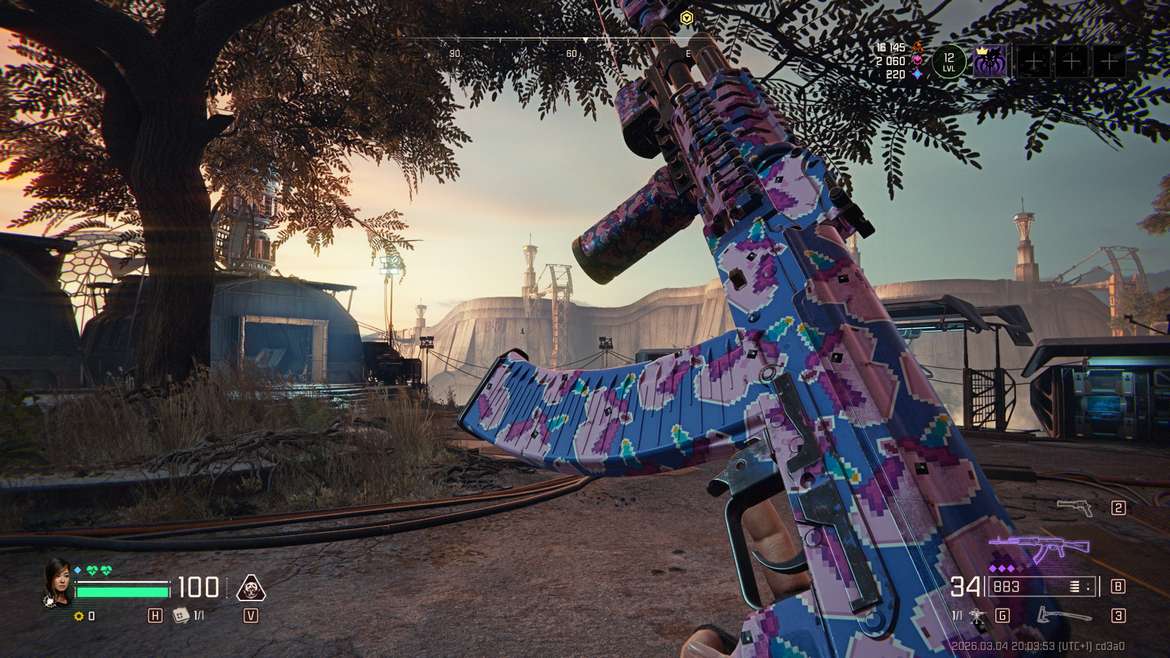Switch to the pistol weapon icon

pos(1074,508)
